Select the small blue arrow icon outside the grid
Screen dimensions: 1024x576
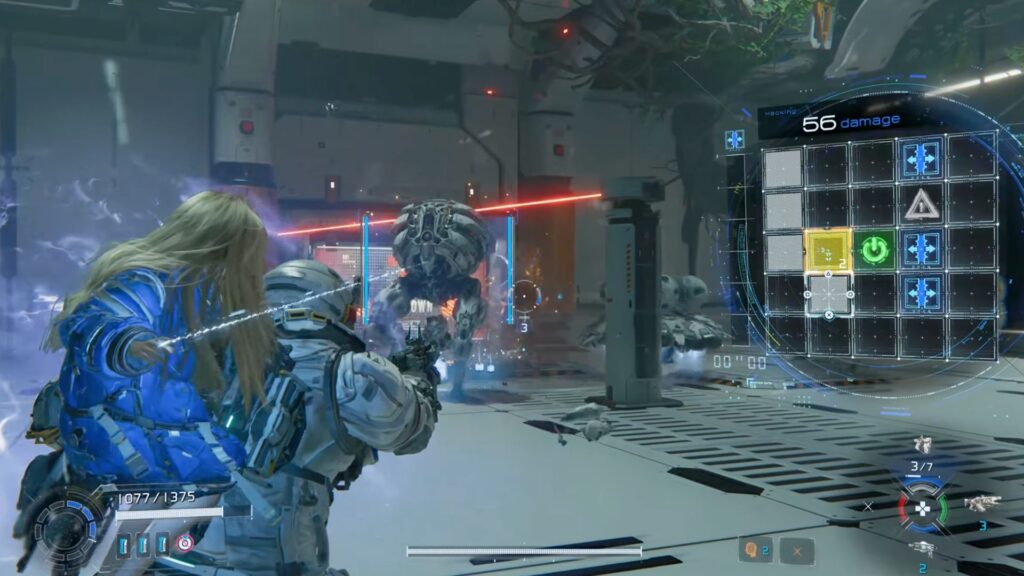[735, 140]
